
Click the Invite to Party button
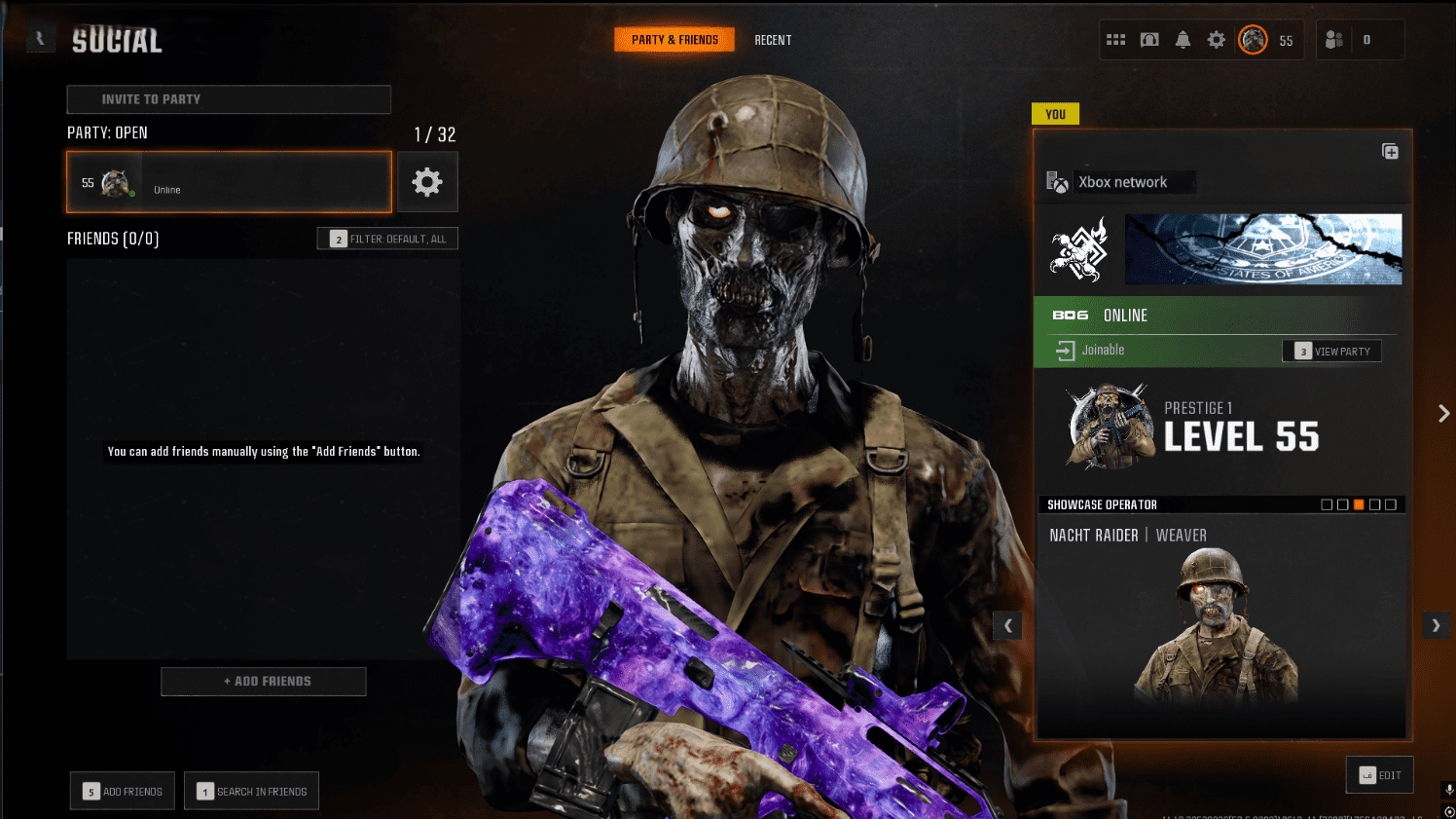click(228, 98)
